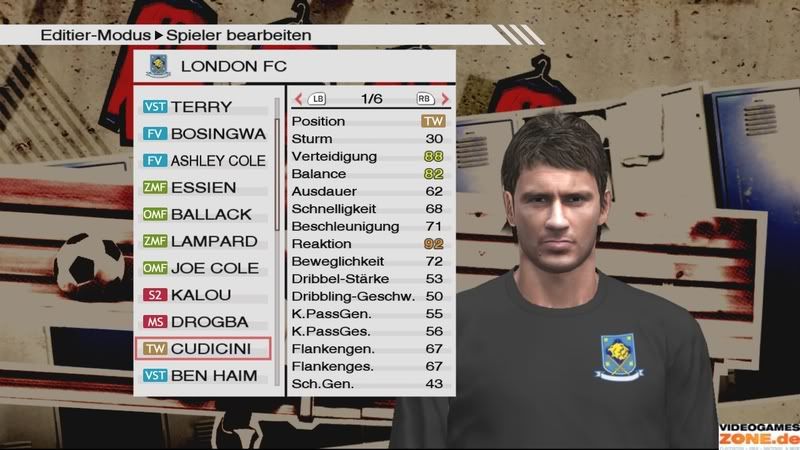Select the JOE COLE row
800x450 pixels.
(x=205, y=268)
